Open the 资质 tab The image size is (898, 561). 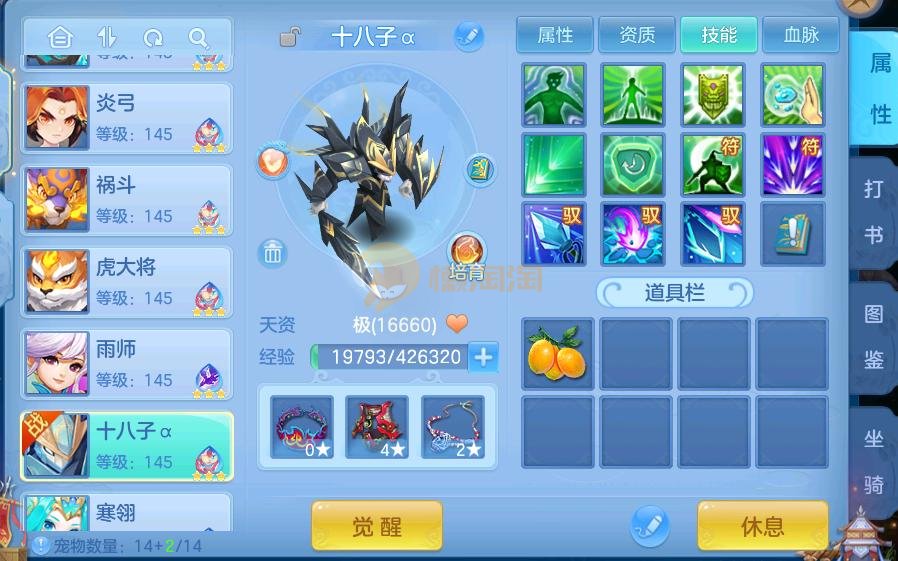point(637,36)
